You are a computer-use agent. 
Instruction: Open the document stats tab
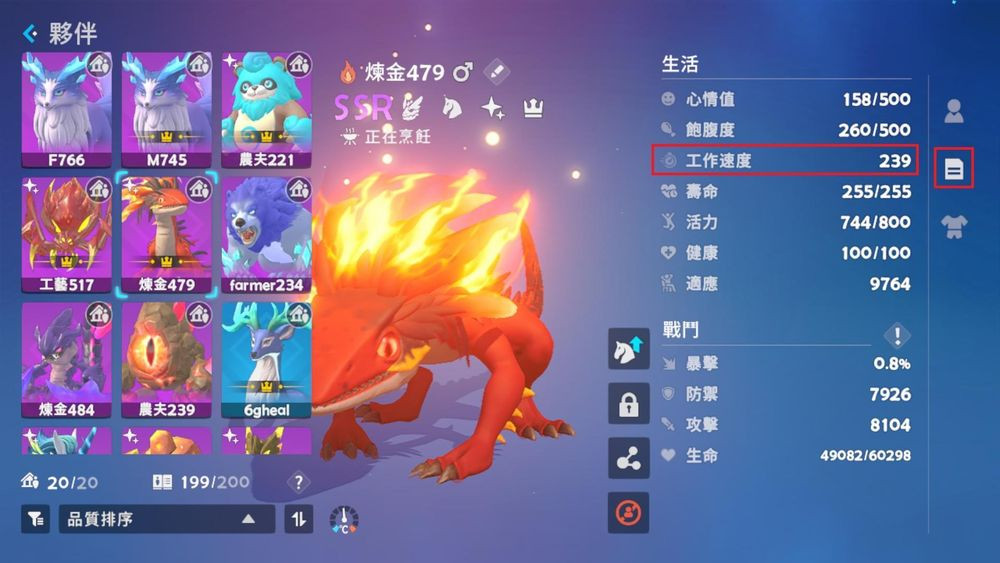point(954,169)
